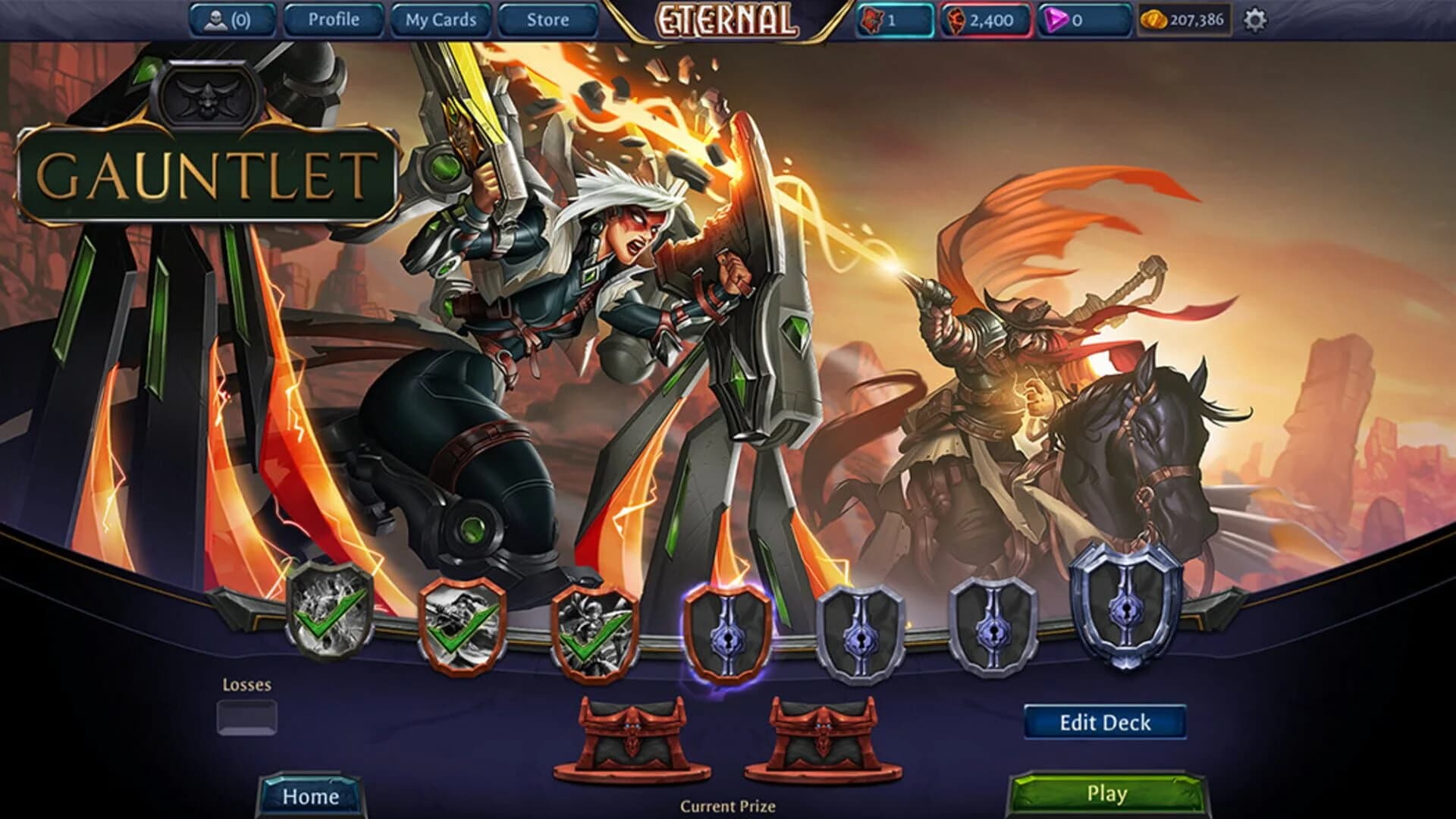Open the Profile page
The height and width of the screenshot is (819, 1456).
click(331, 20)
